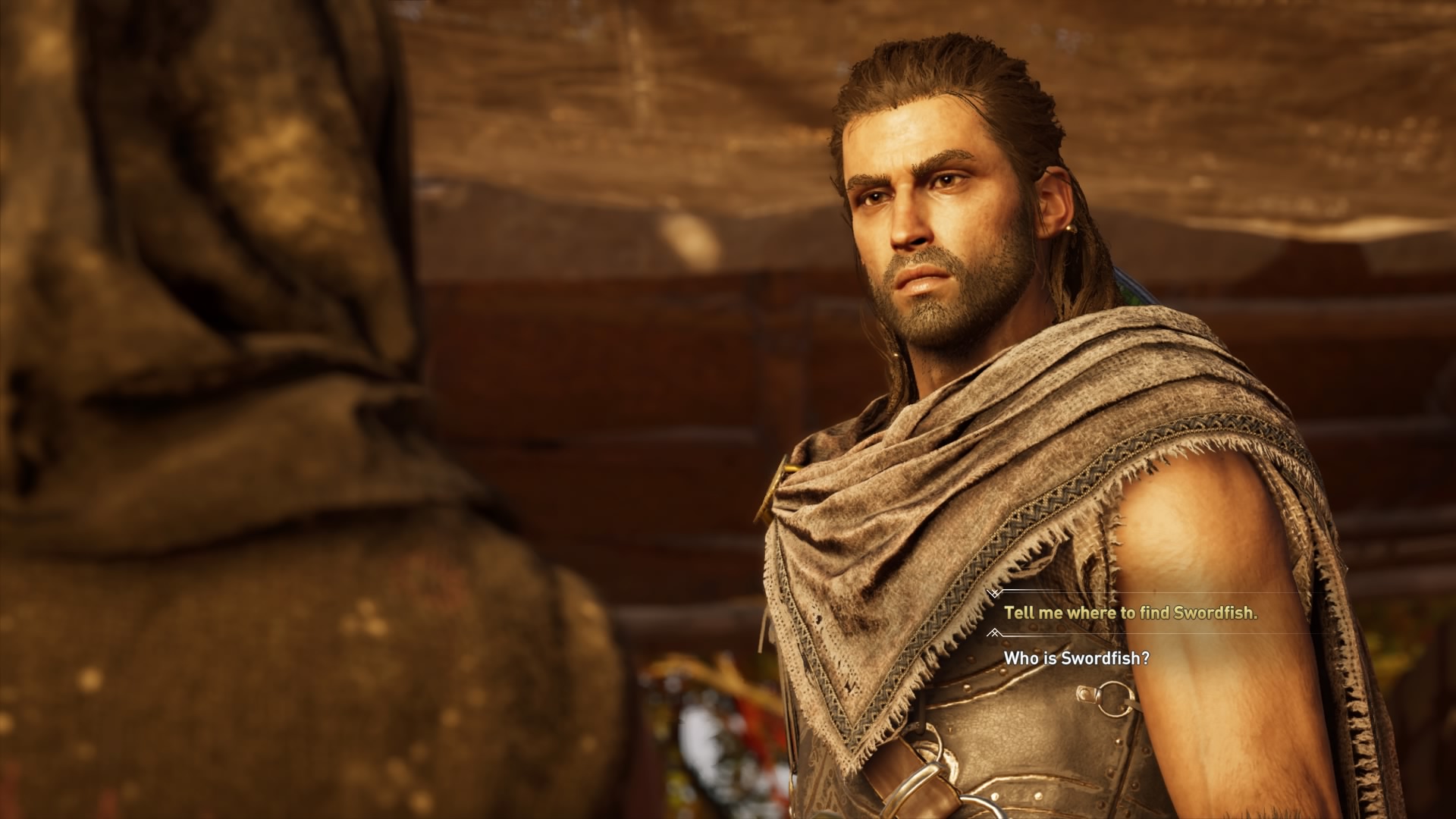
Task: Select the currently highlighted gold dialogue option
Action: tap(1132, 612)
